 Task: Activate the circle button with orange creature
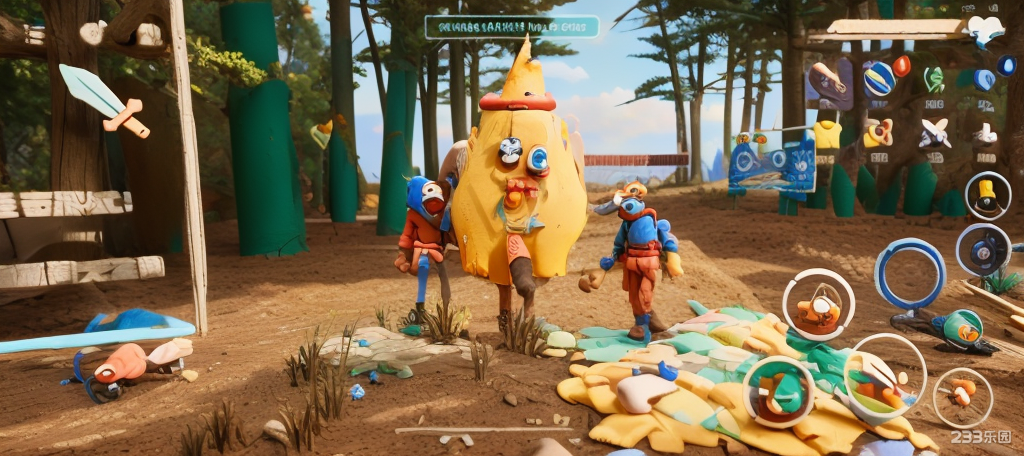(818, 305)
